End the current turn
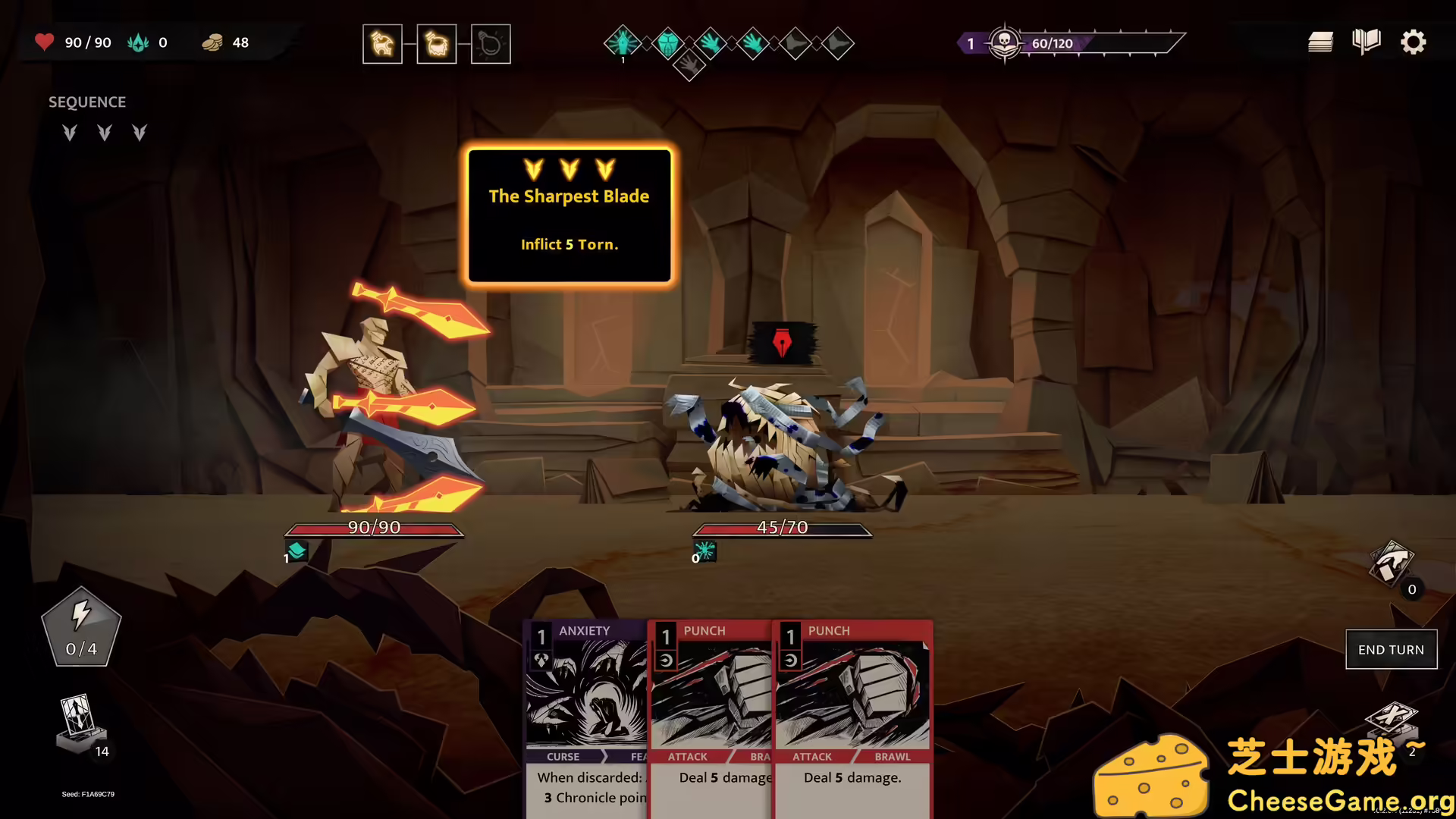This screenshot has width=1456, height=819. [x=1391, y=650]
